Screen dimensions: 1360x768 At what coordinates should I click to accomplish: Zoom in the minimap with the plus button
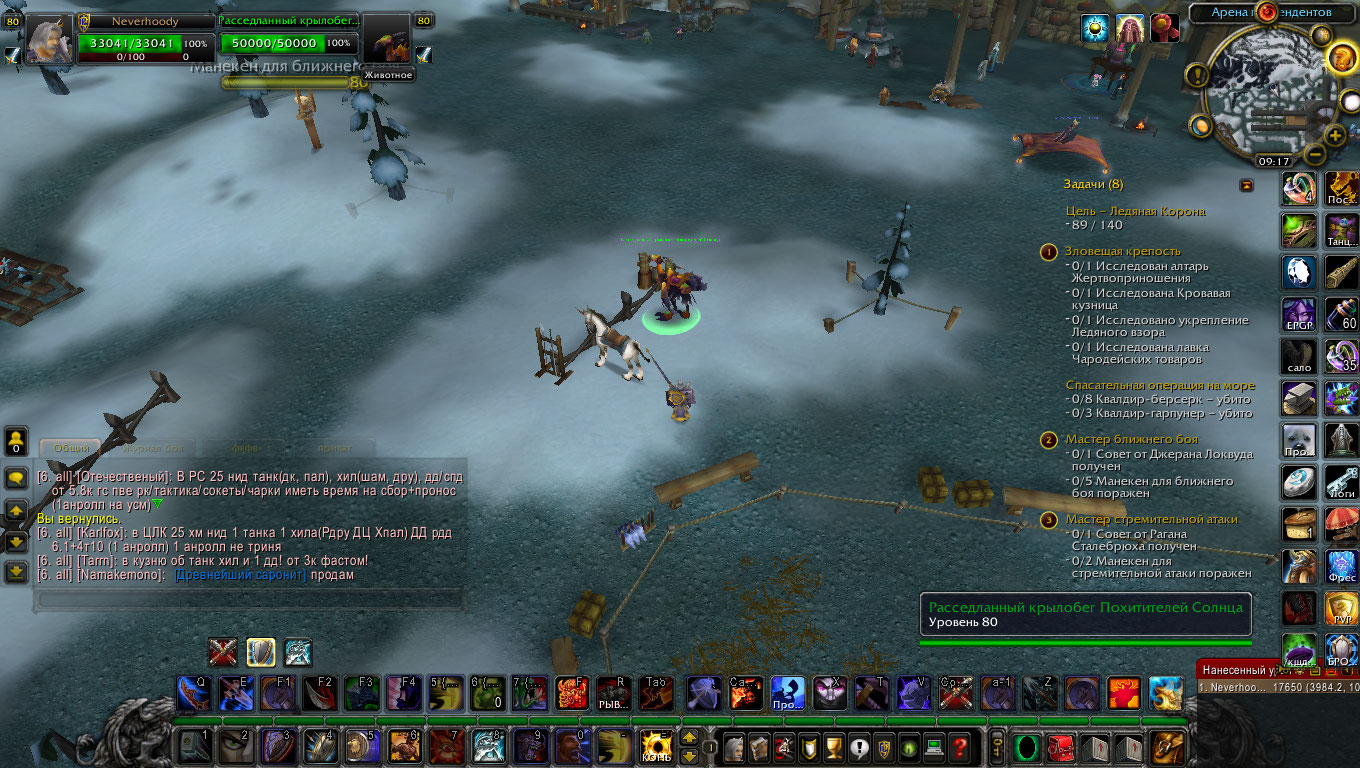[1336, 135]
